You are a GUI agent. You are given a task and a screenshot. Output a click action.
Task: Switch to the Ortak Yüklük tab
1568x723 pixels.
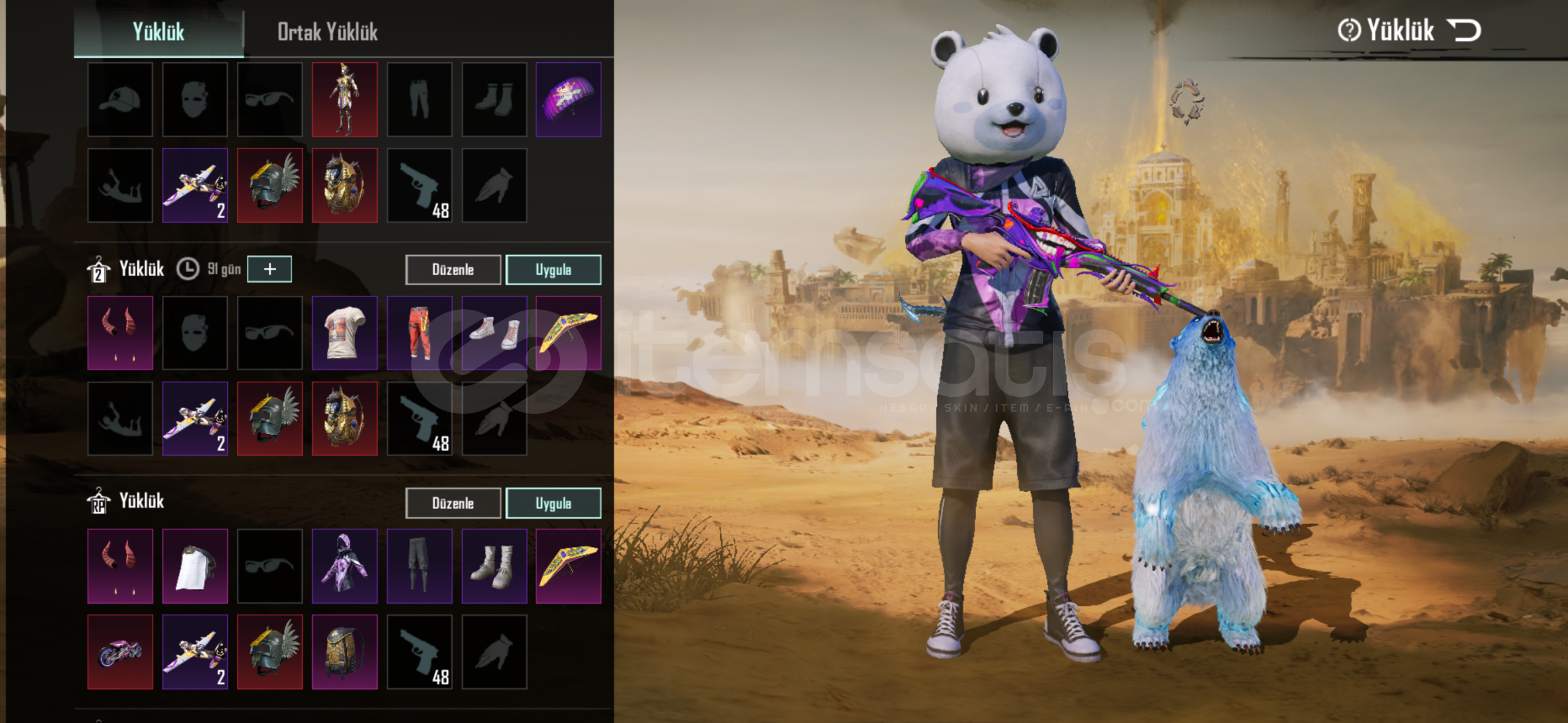[328, 32]
